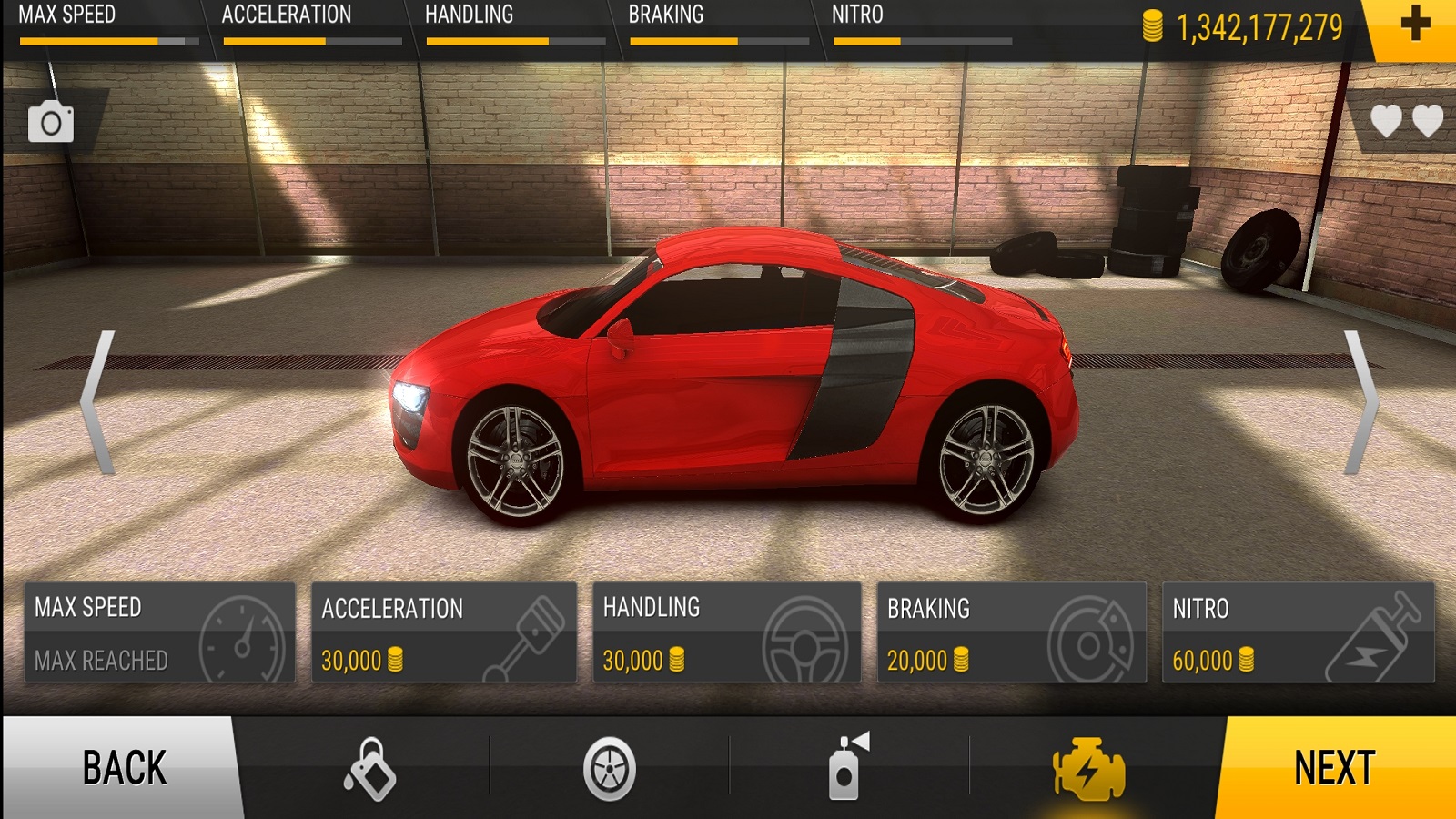The width and height of the screenshot is (1456, 819).
Task: Buy the Acceleration upgrade for 30,000
Action: (x=444, y=633)
